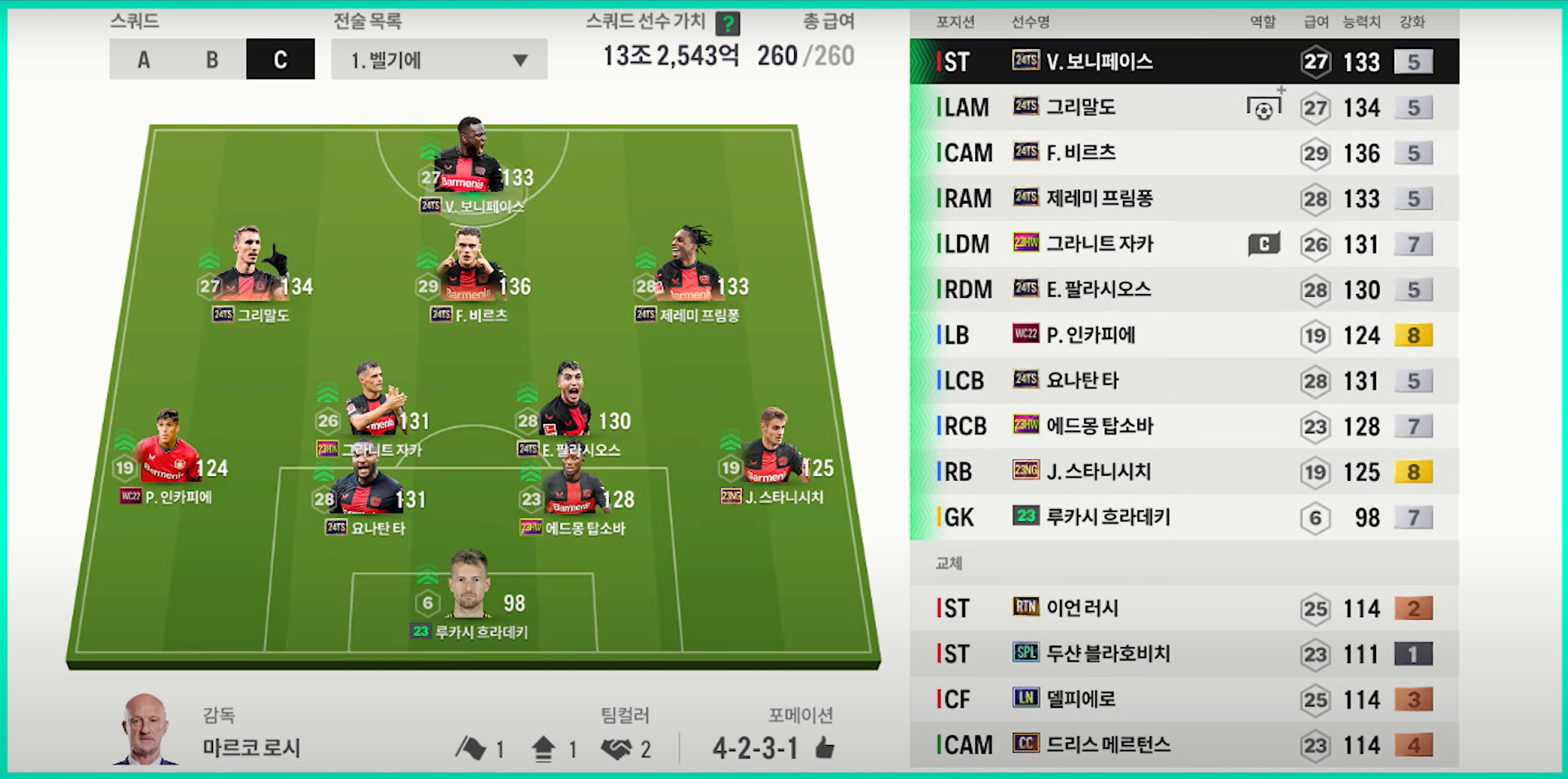Select substitute 드리스 메르턴스 row

tap(1184, 744)
